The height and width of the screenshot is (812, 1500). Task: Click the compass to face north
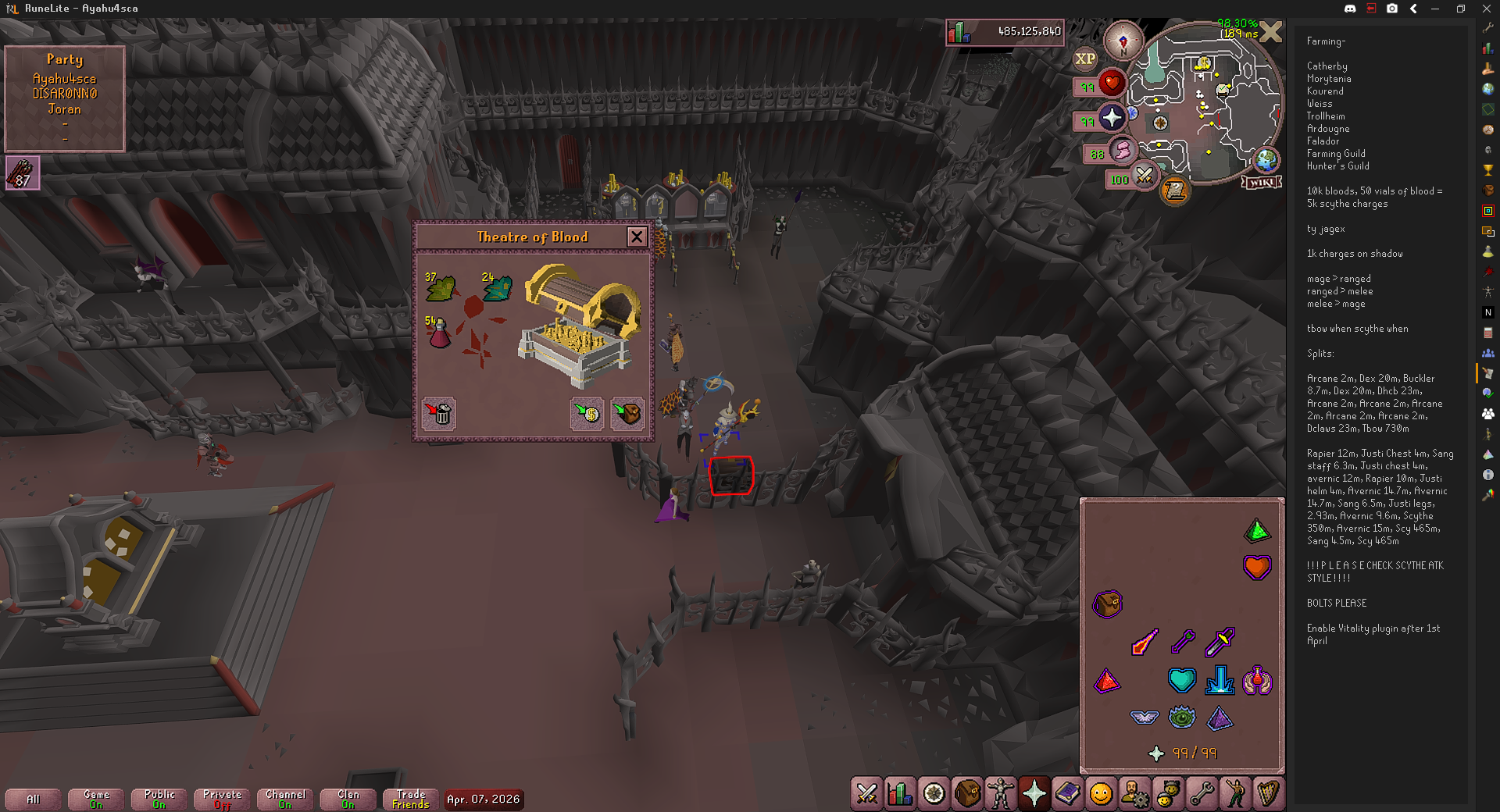pyautogui.click(x=1123, y=41)
